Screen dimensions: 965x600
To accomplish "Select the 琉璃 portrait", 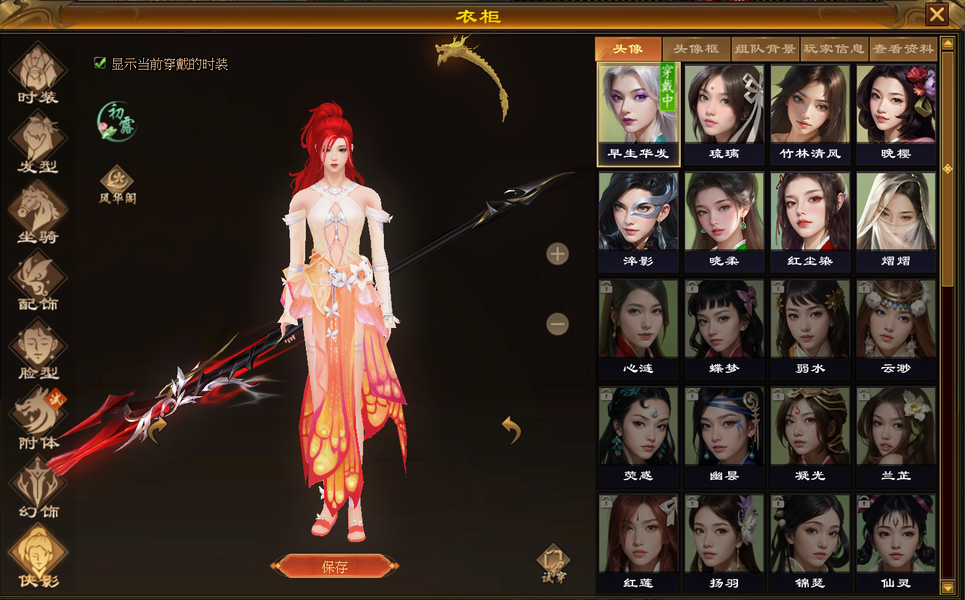I will click(x=725, y=113).
